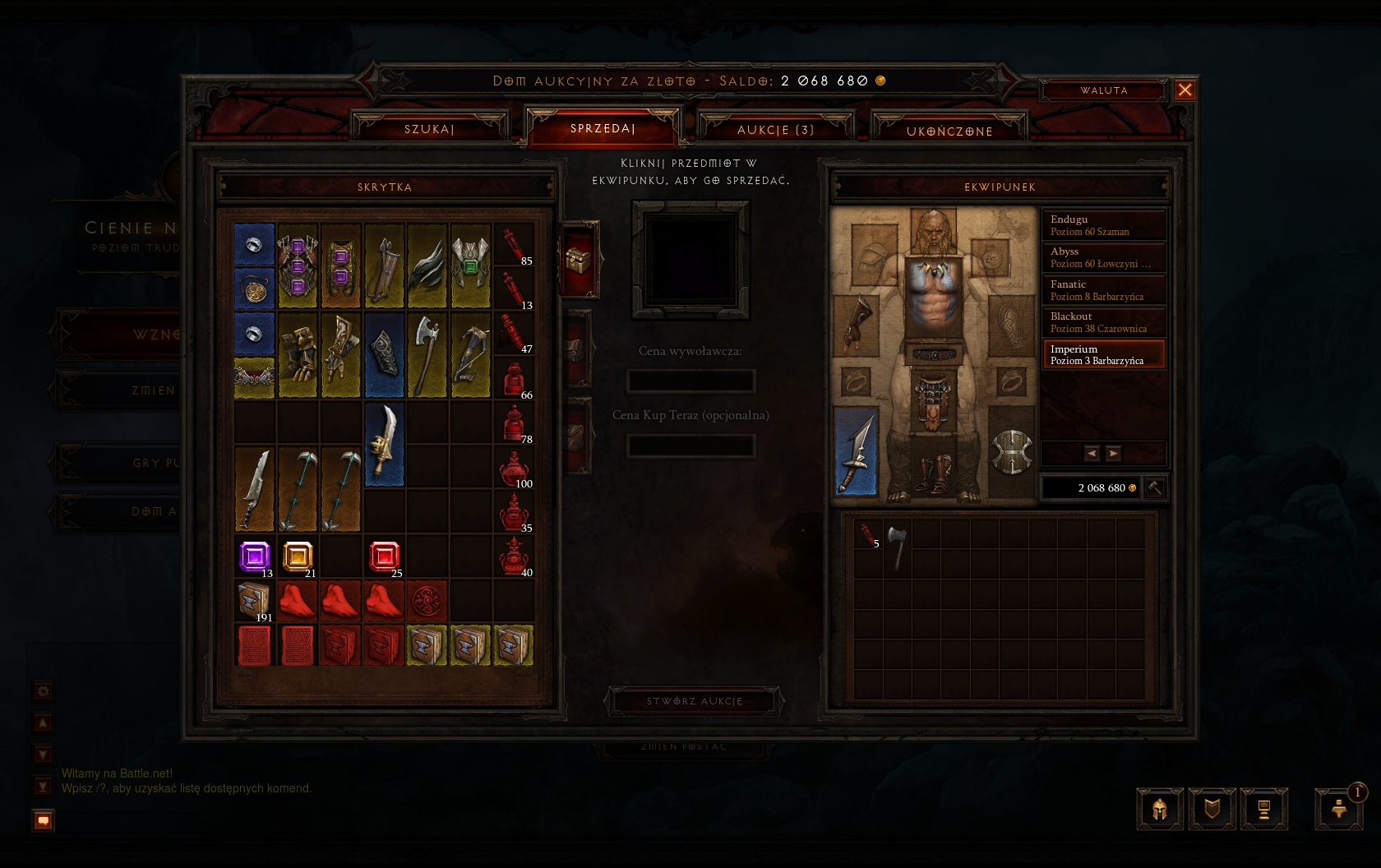Show the Ukończone auctions tab
This screenshot has width=1381, height=868.
pyautogui.click(x=949, y=131)
